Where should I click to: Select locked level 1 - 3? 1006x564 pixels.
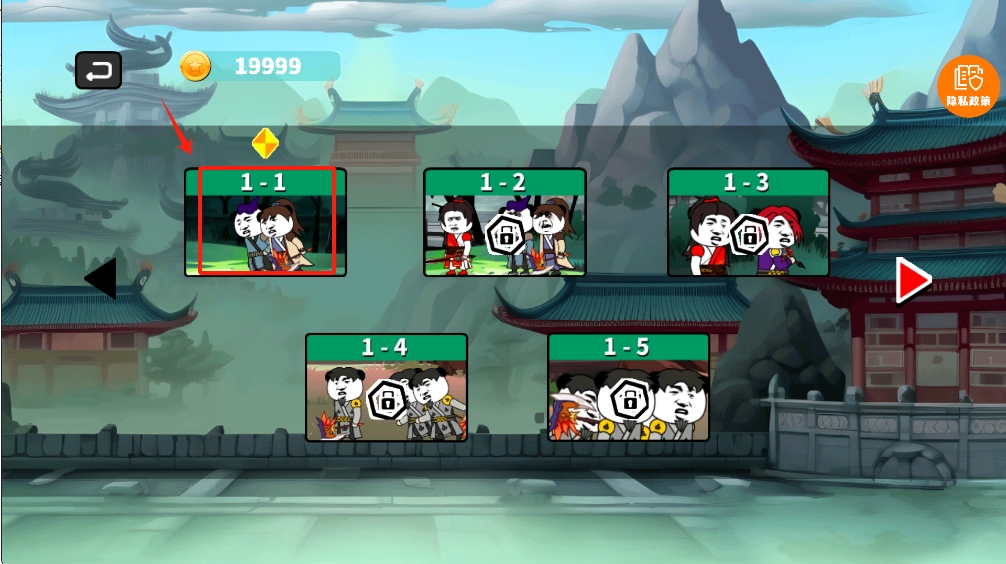pos(748,223)
